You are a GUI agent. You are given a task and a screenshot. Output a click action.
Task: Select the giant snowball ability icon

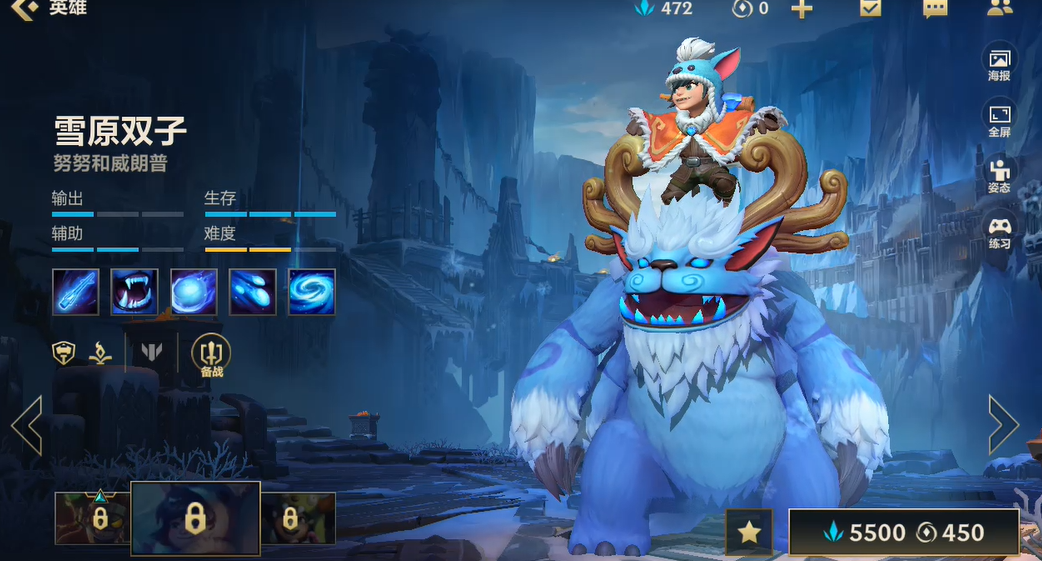click(193, 292)
